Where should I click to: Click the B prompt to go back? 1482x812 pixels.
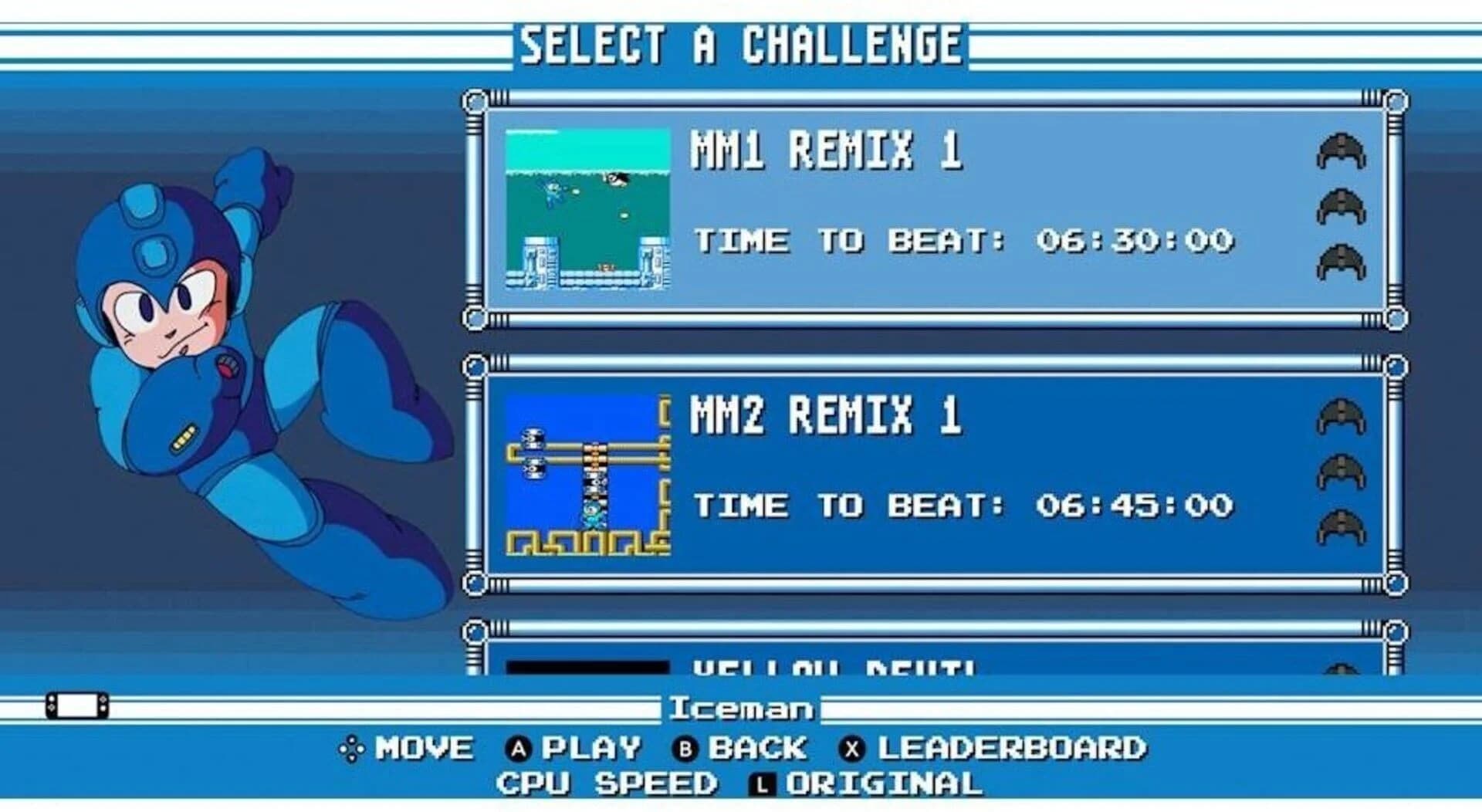click(745, 747)
